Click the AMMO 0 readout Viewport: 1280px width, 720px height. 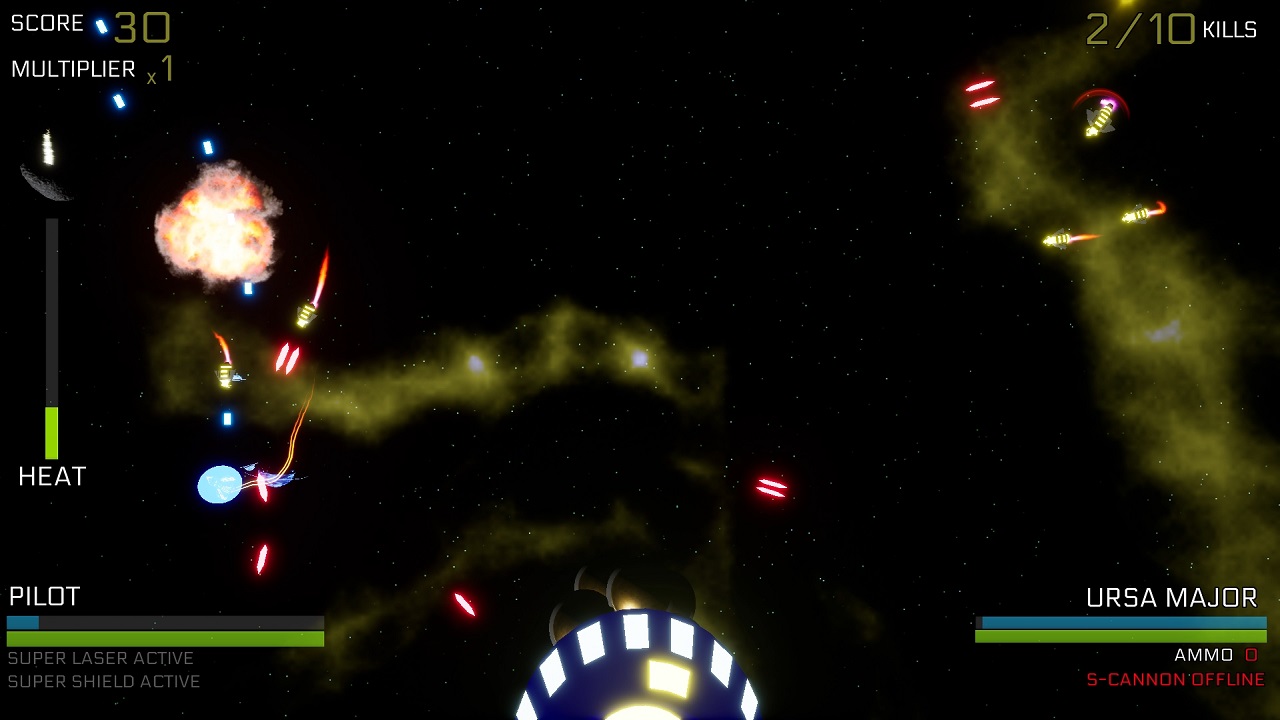point(1215,655)
